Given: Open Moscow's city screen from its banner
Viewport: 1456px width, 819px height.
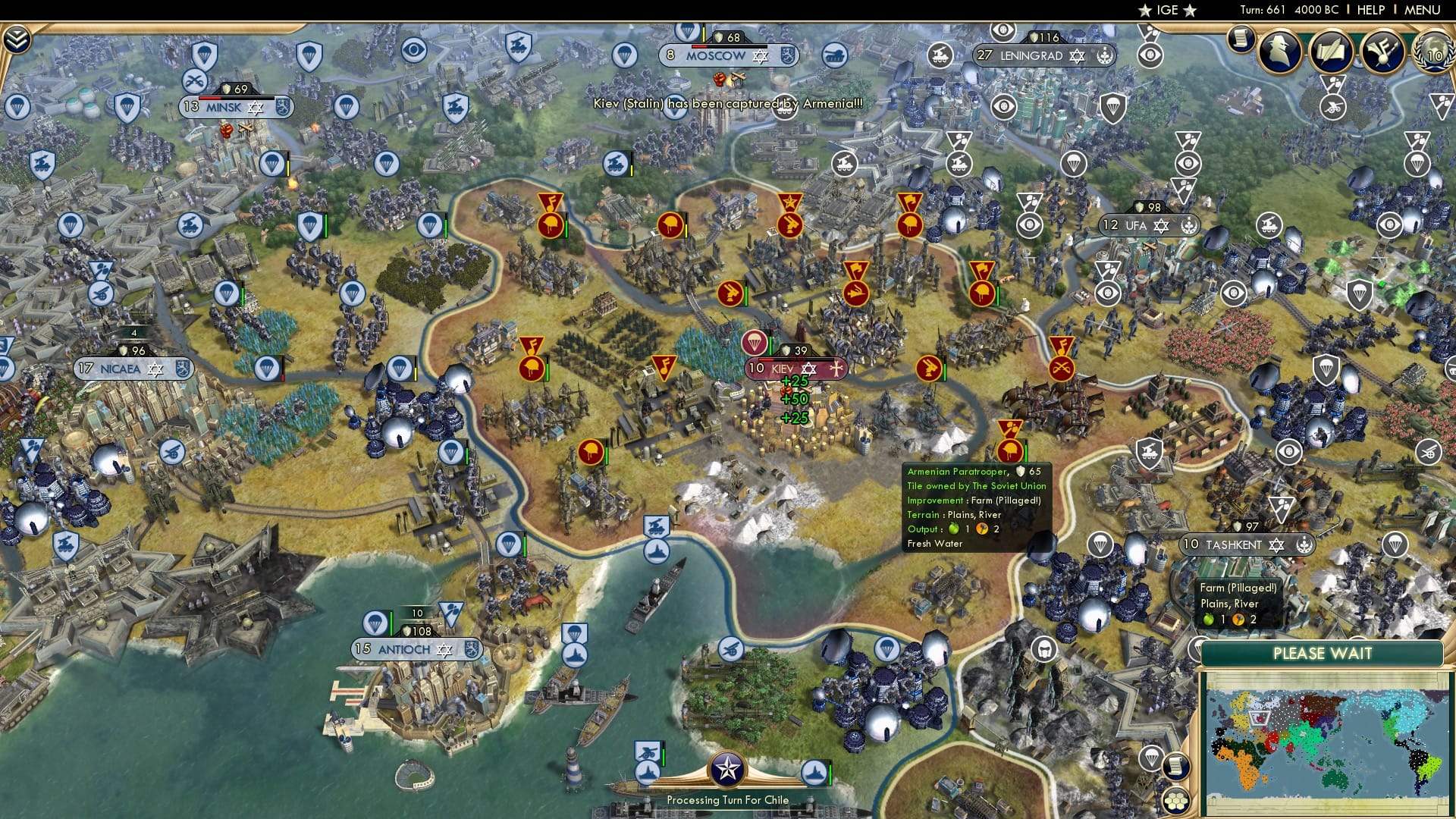Looking at the screenshot, I should pyautogui.click(x=714, y=55).
